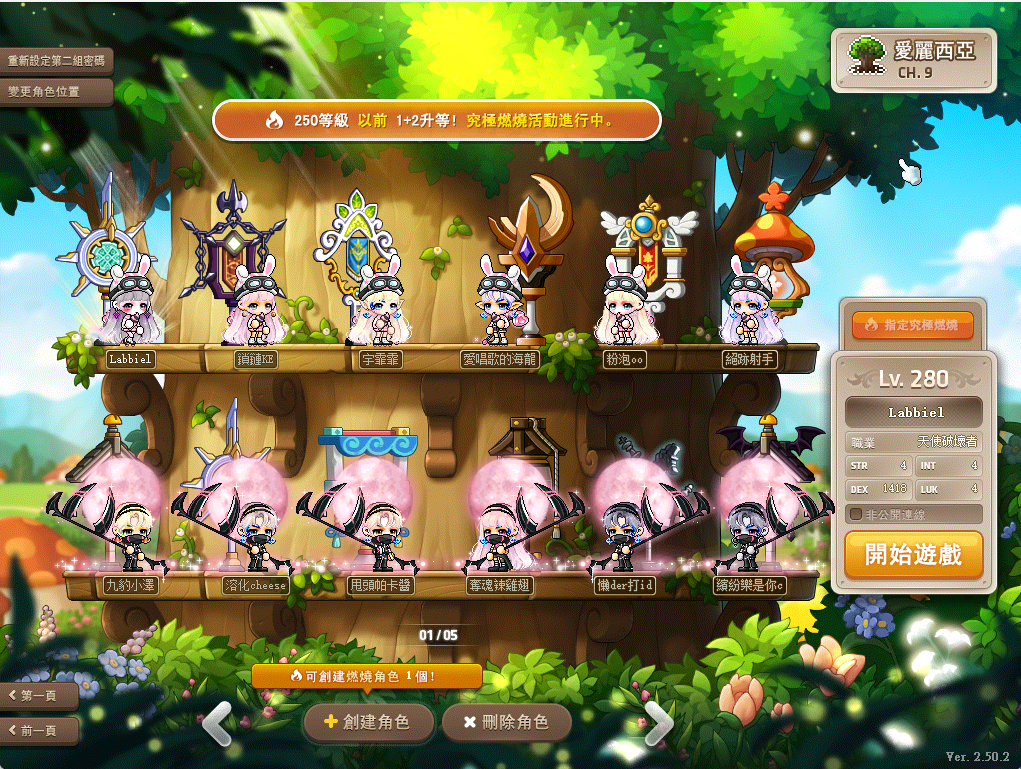
Task: Show the next page of characters
Action: (658, 722)
